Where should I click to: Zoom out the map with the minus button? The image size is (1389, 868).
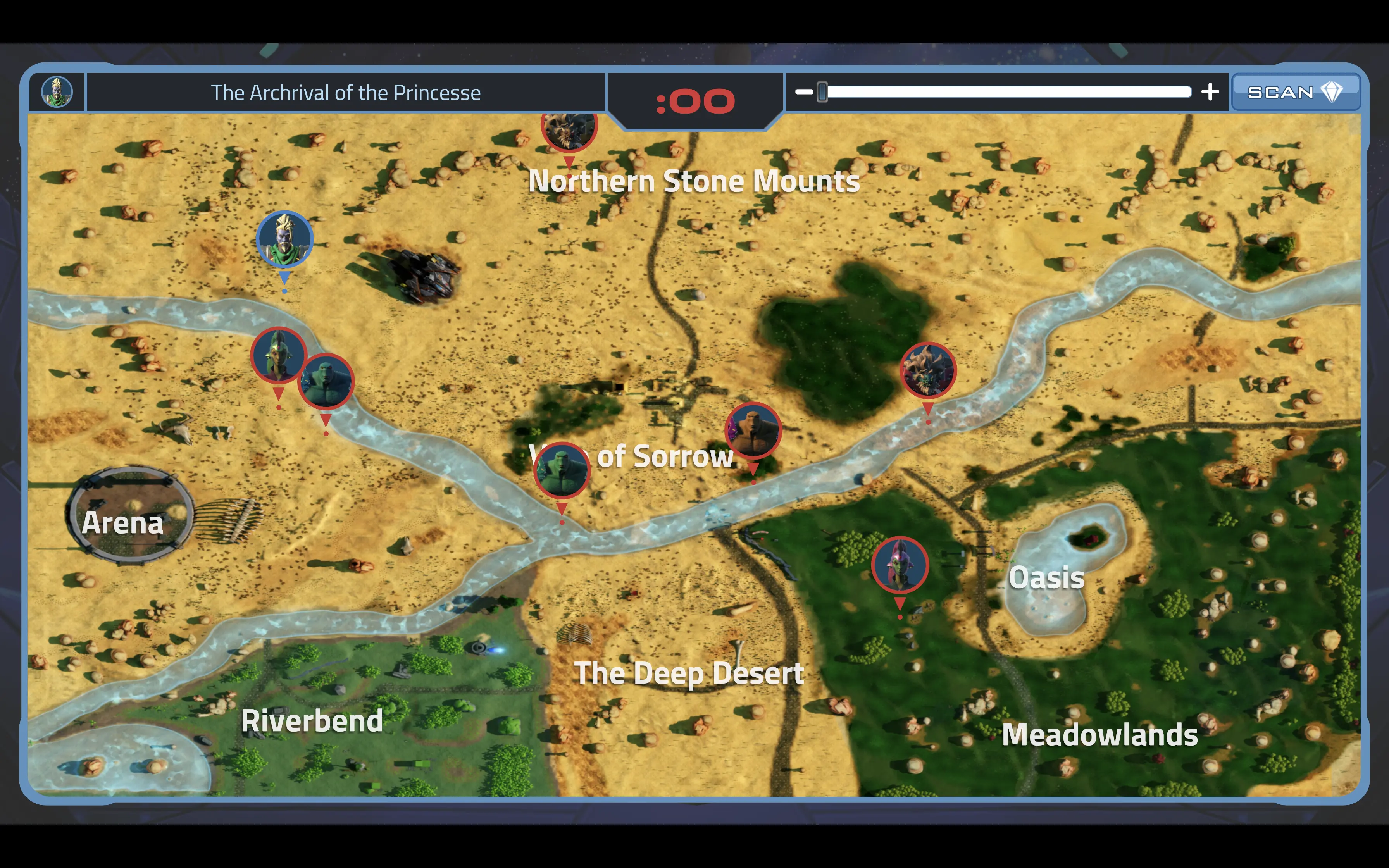[x=803, y=92]
